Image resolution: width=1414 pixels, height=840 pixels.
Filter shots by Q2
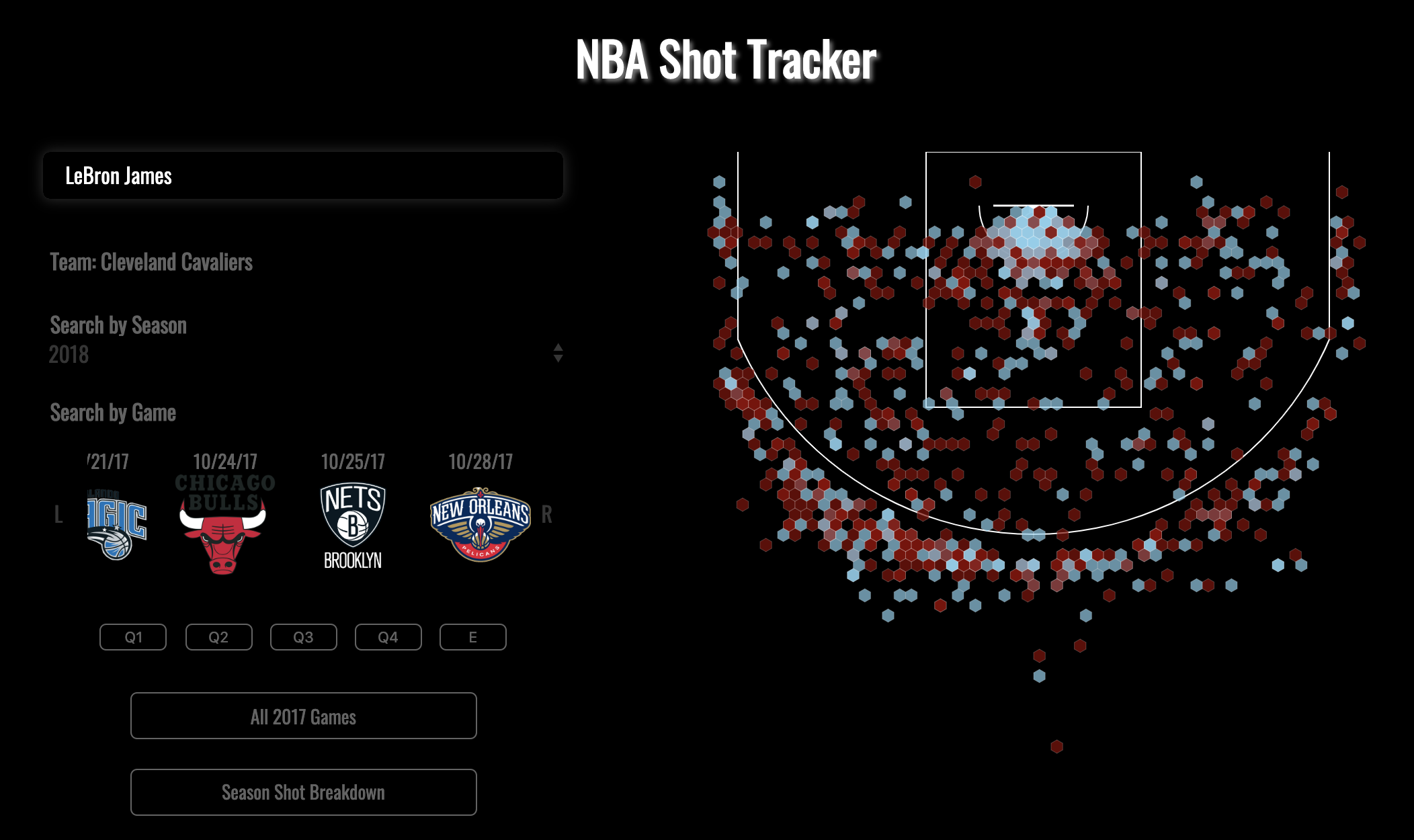[218, 637]
